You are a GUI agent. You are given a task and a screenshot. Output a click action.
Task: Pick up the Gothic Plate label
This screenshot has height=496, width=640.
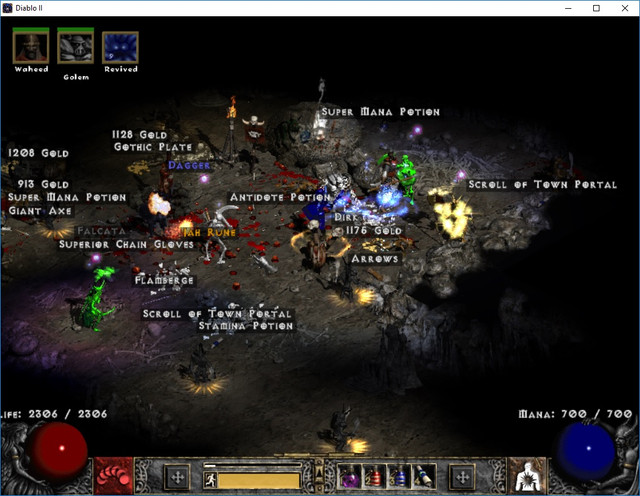[153, 147]
